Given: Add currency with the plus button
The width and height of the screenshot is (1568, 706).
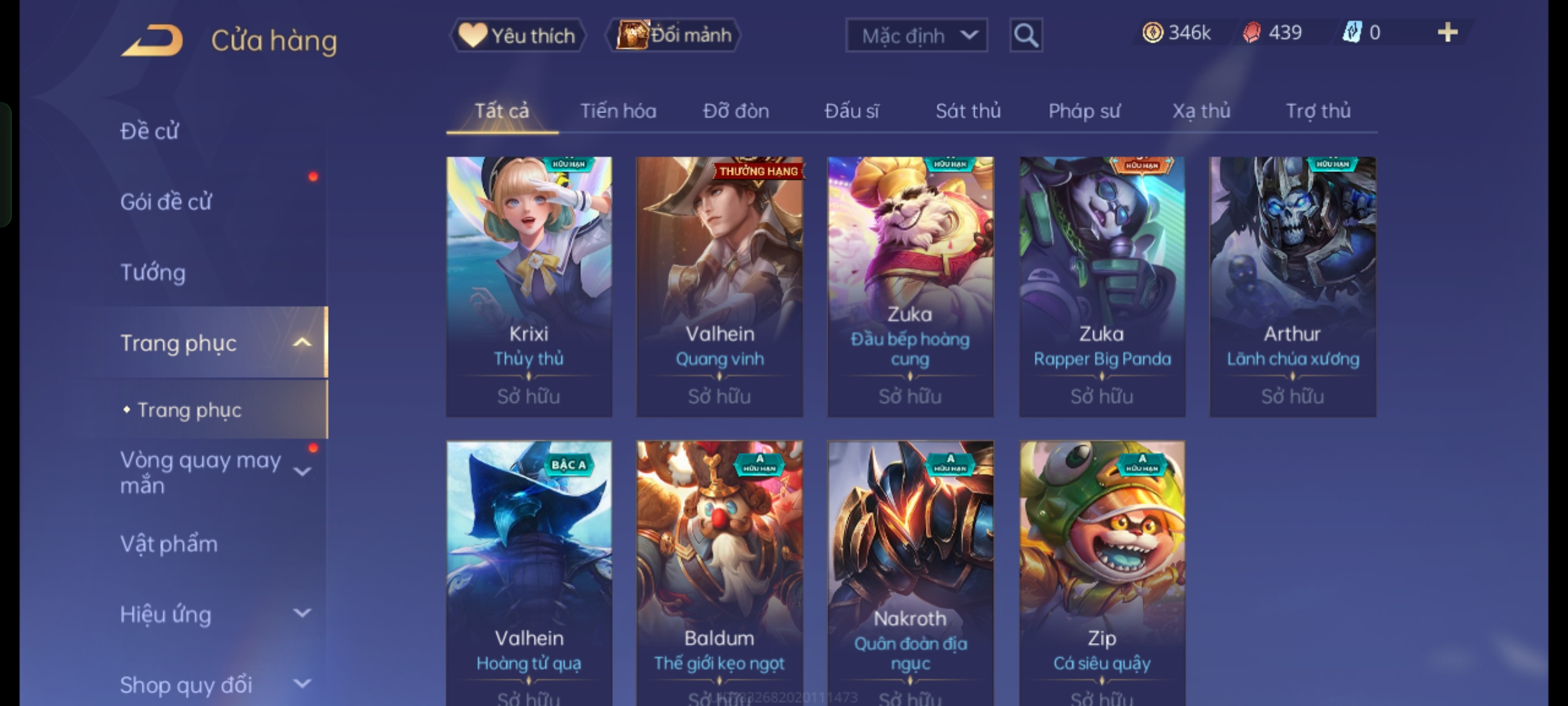Looking at the screenshot, I should pos(1447,33).
